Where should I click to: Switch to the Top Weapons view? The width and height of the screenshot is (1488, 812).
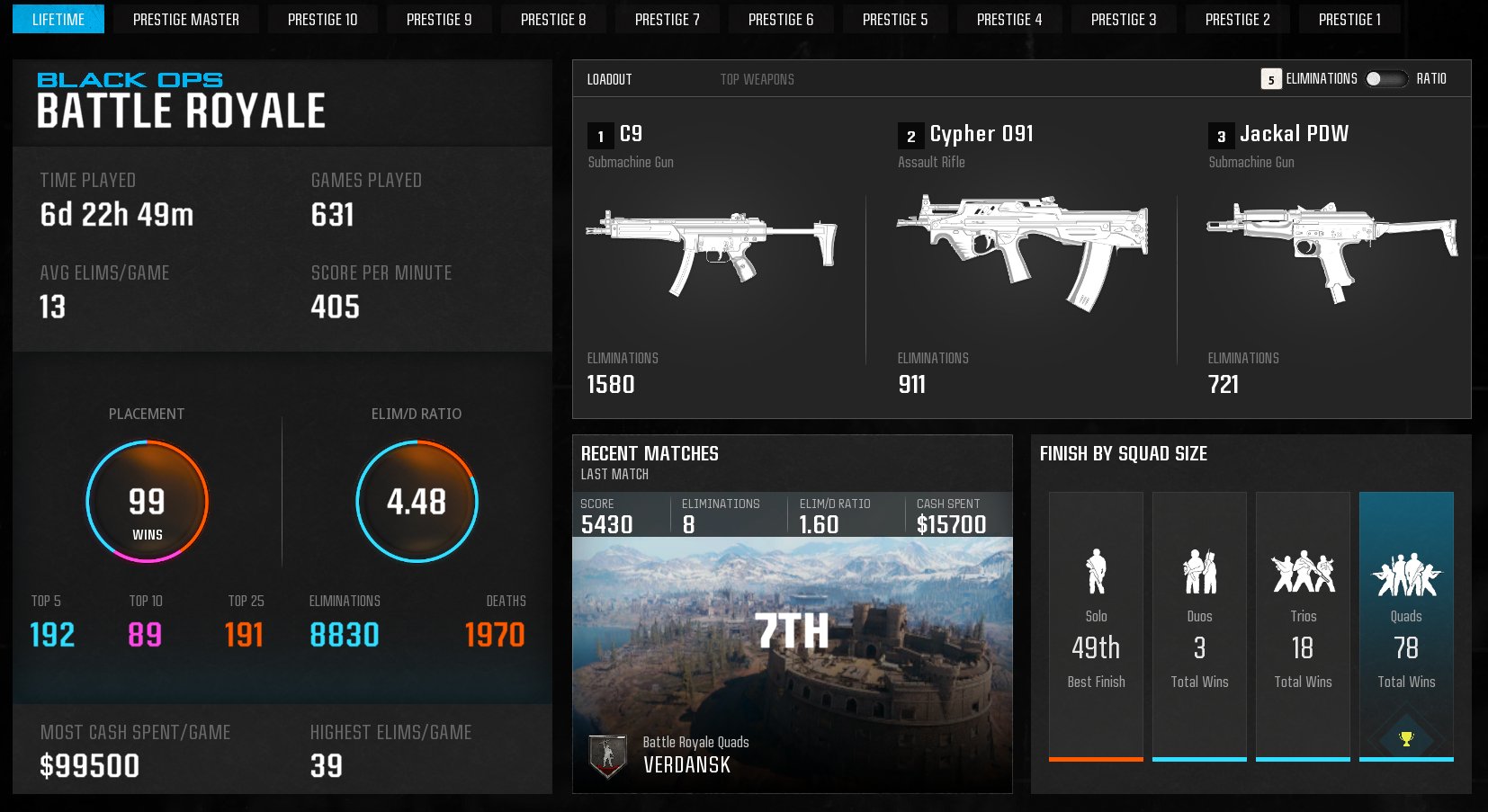757,79
